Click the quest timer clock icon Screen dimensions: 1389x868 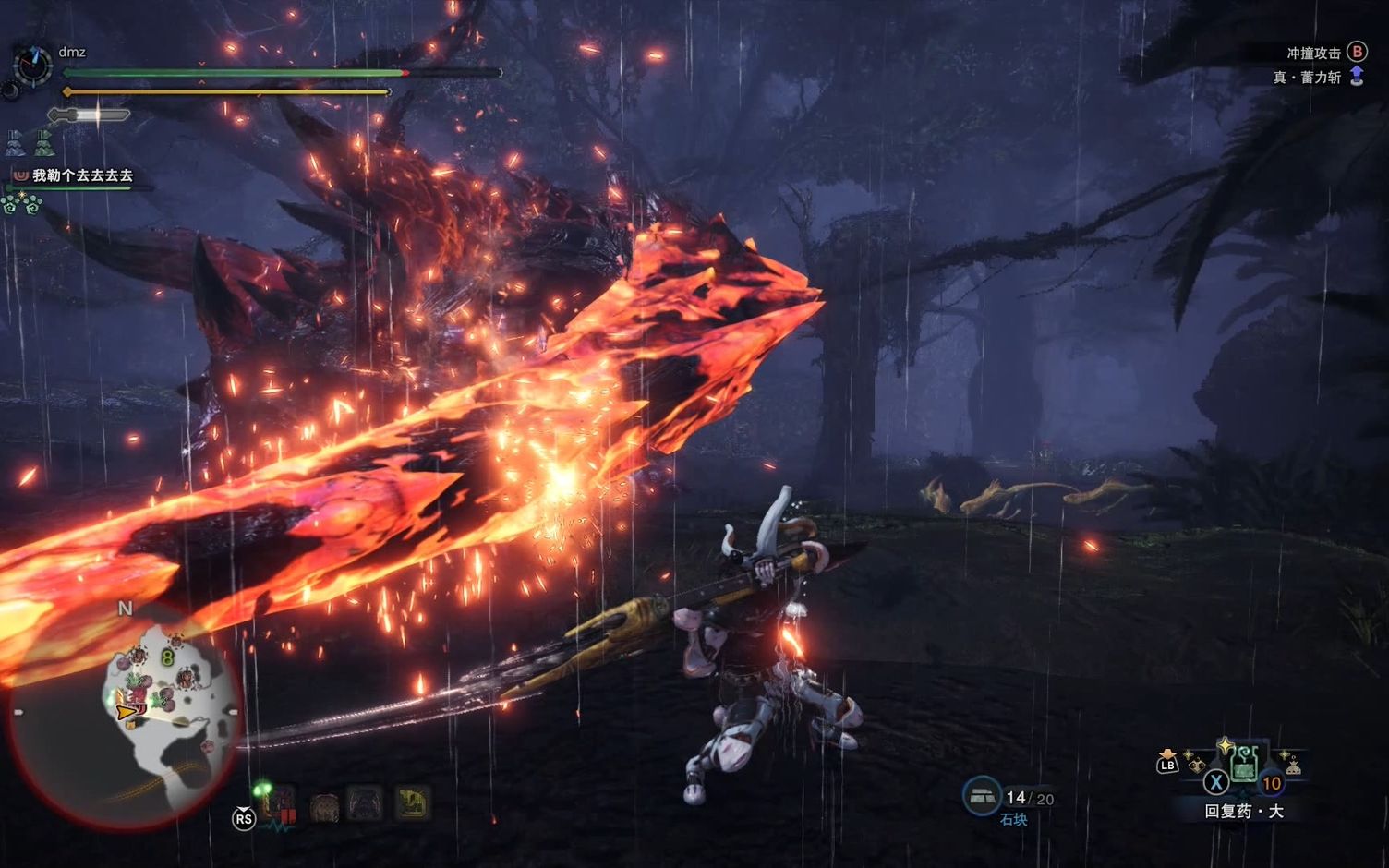click(x=32, y=65)
